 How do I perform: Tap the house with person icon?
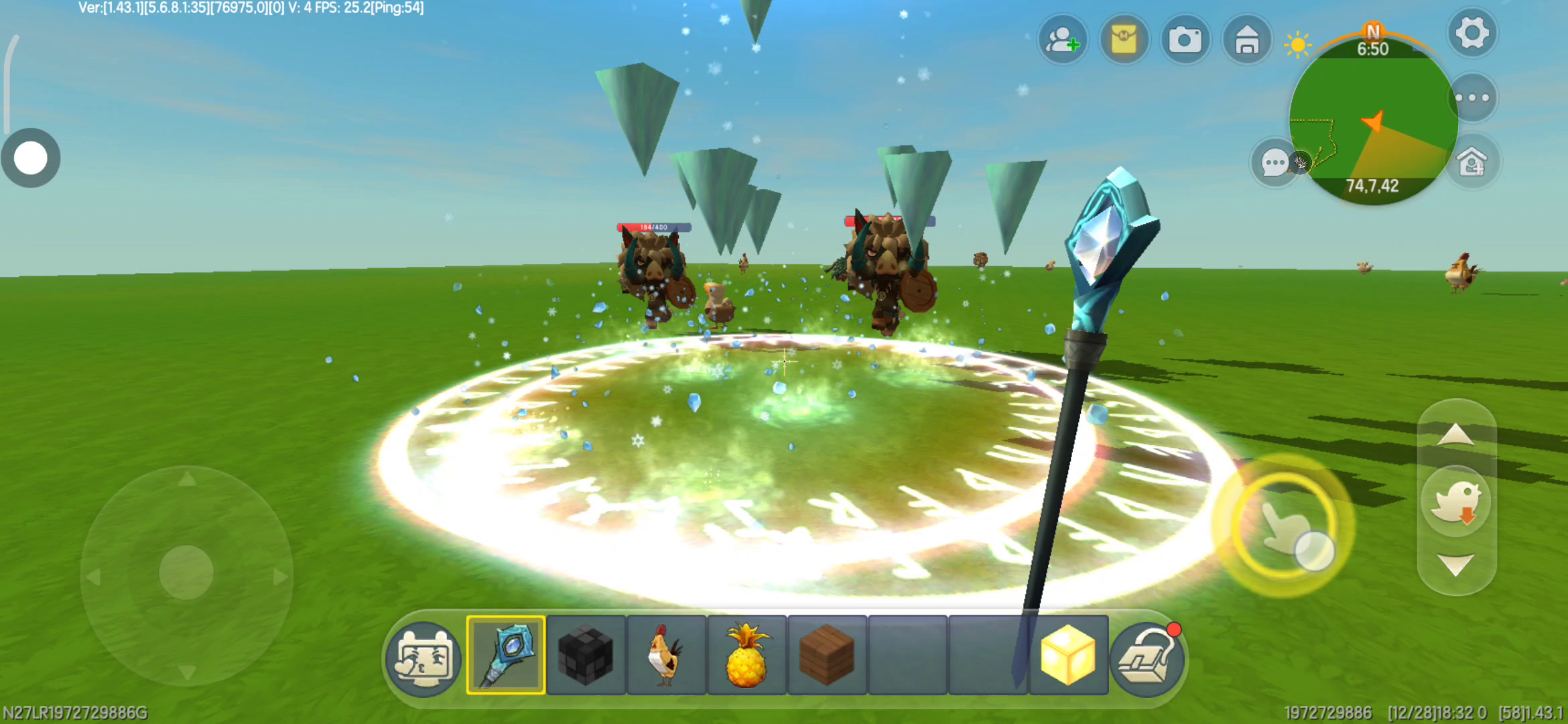coord(1472,162)
